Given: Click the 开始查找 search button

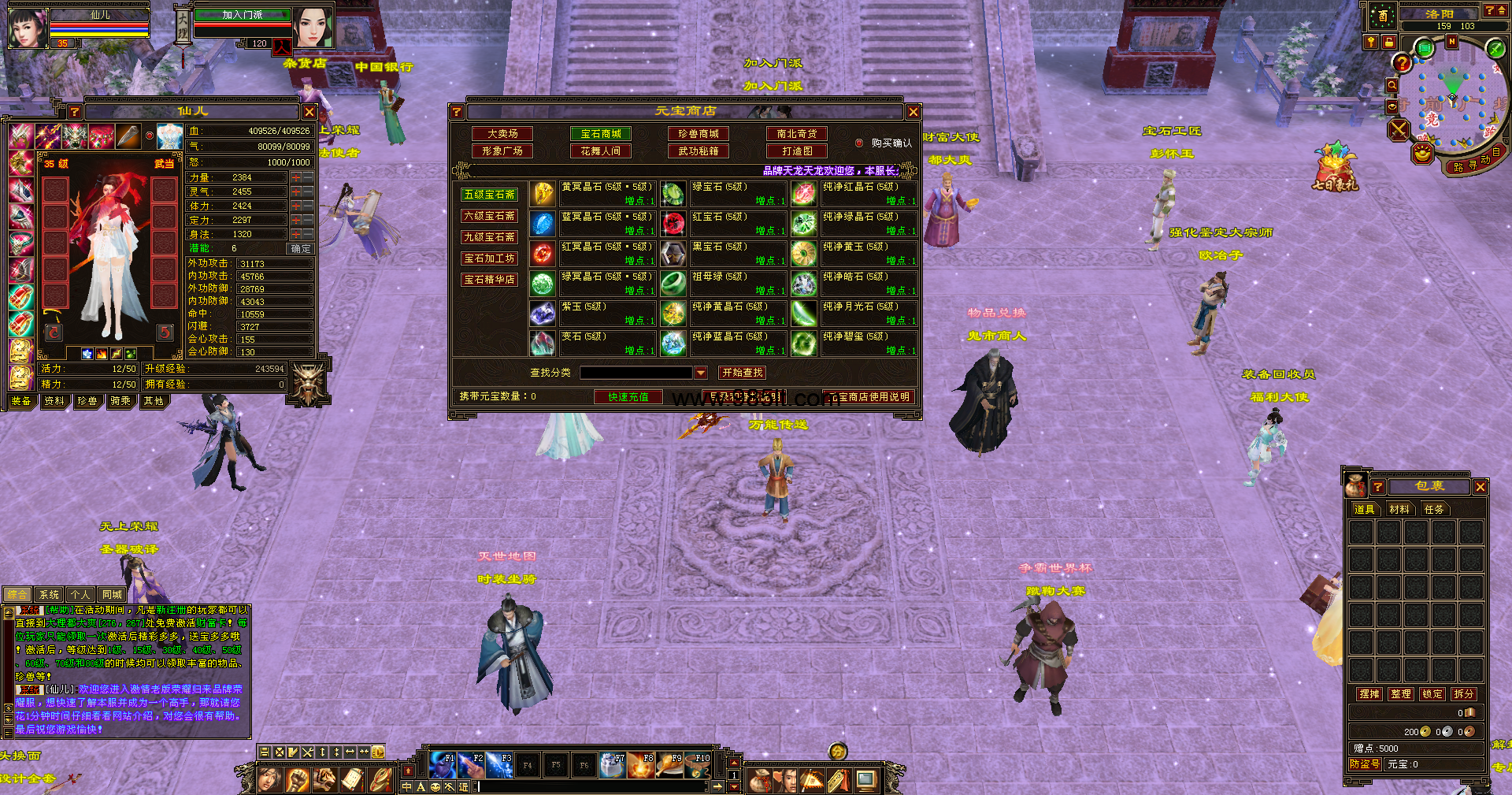Looking at the screenshot, I should (742, 373).
